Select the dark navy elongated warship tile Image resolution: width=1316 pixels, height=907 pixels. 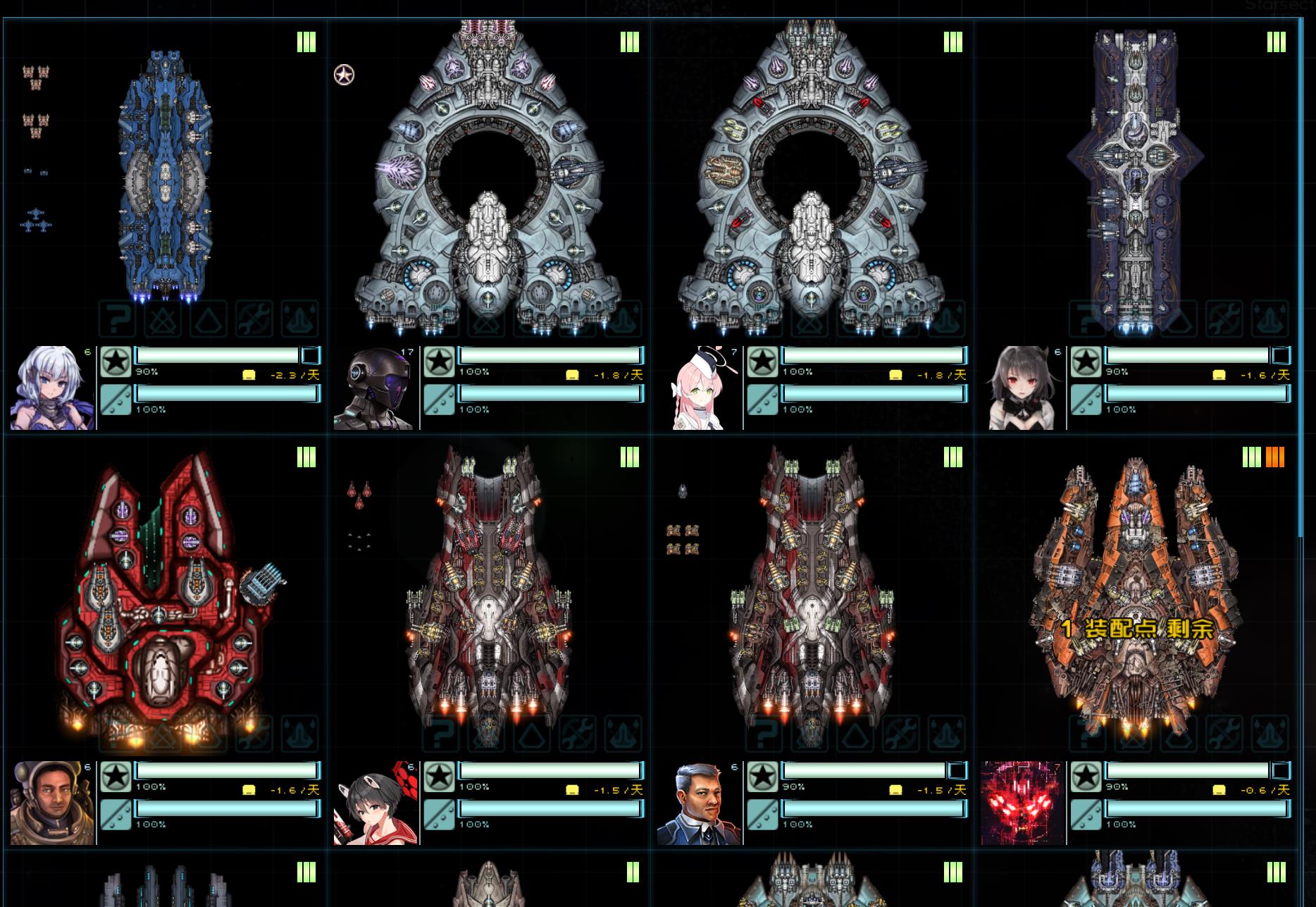click(1134, 176)
